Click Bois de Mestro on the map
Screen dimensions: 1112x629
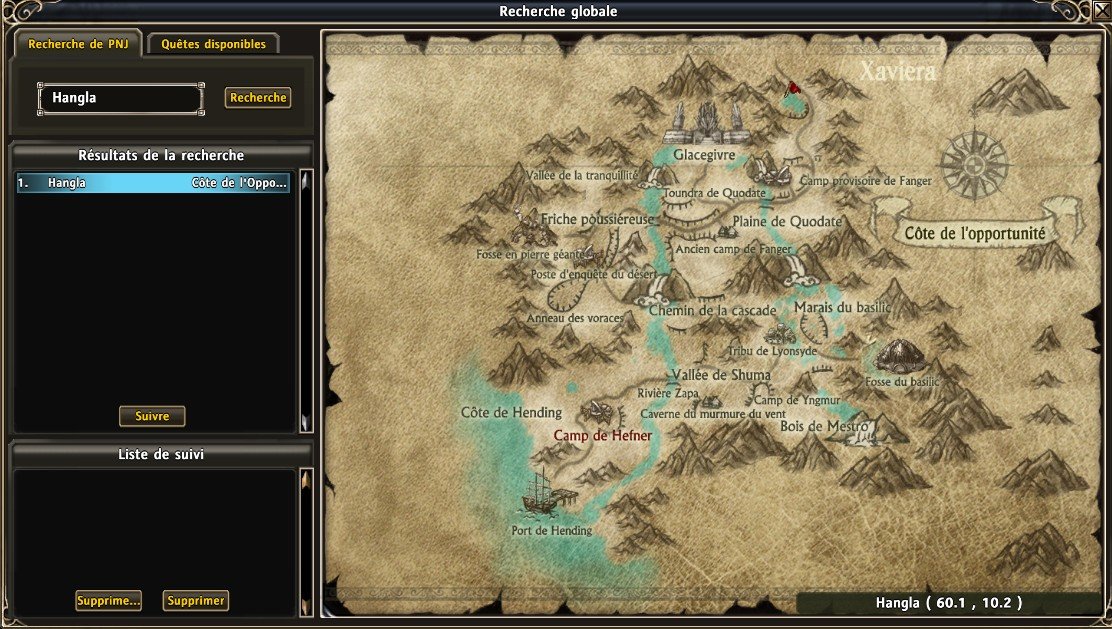click(x=824, y=426)
